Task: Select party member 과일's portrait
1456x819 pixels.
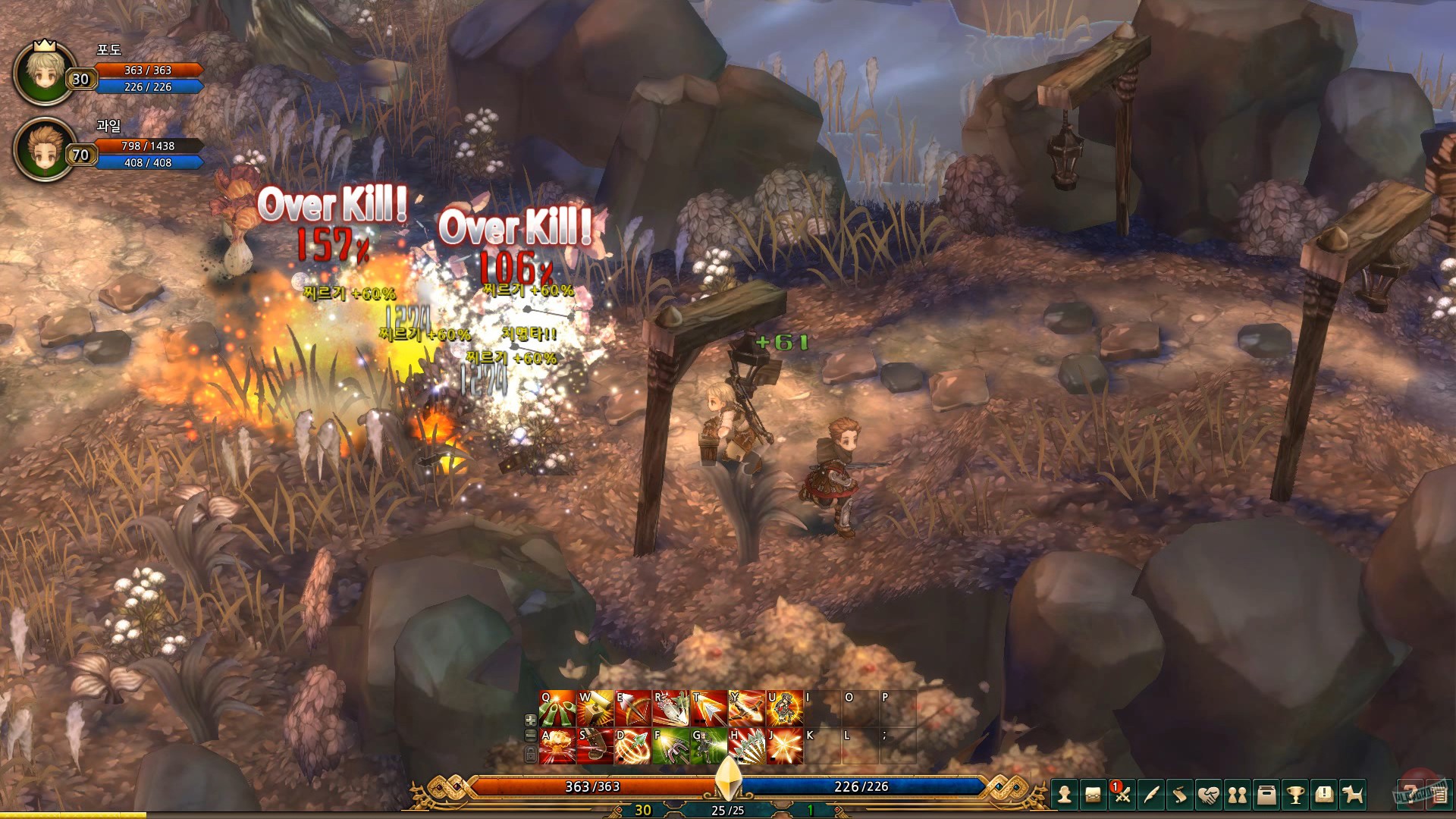Action: coord(43,149)
